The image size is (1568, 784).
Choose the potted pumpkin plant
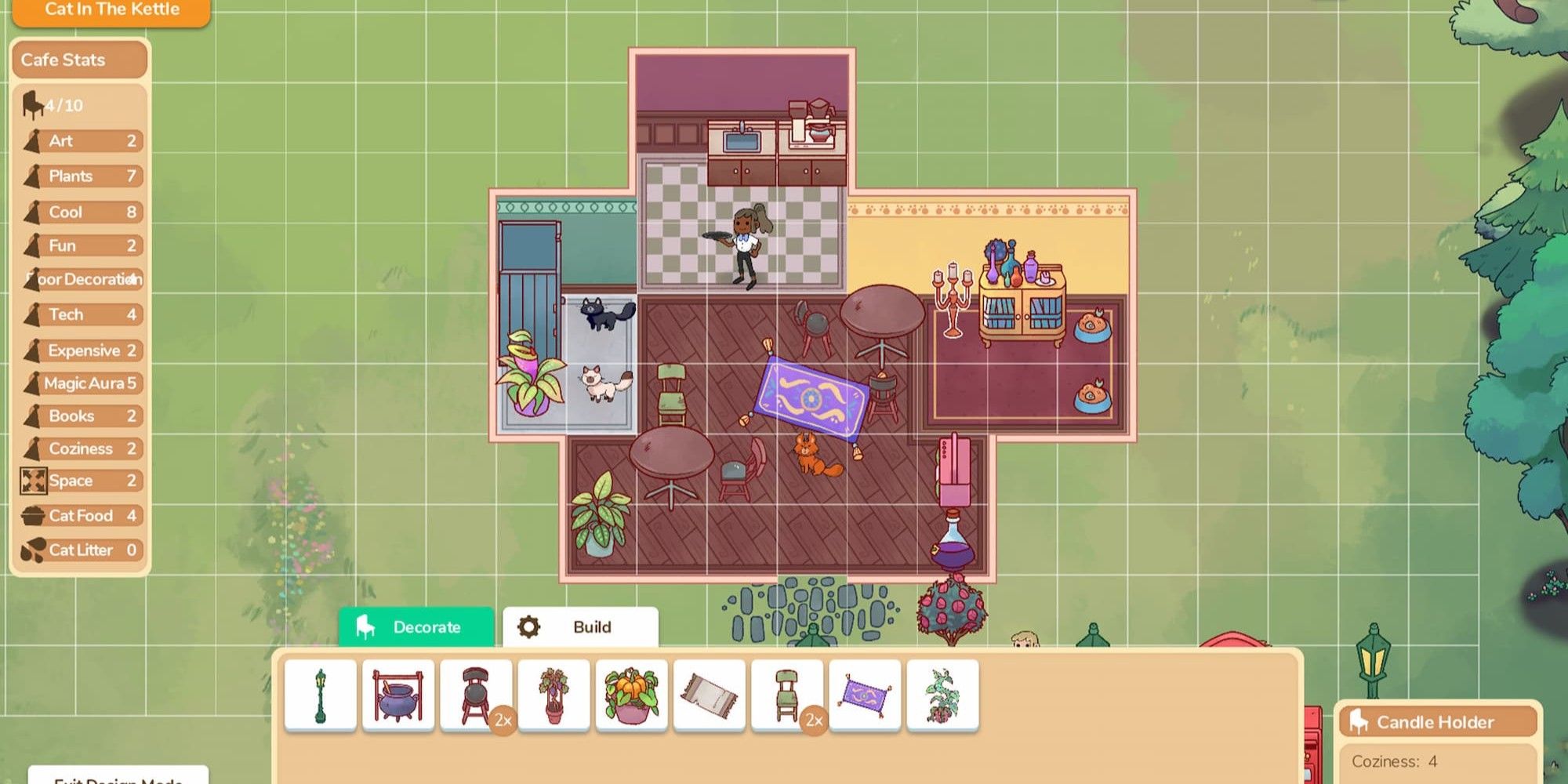tap(631, 695)
